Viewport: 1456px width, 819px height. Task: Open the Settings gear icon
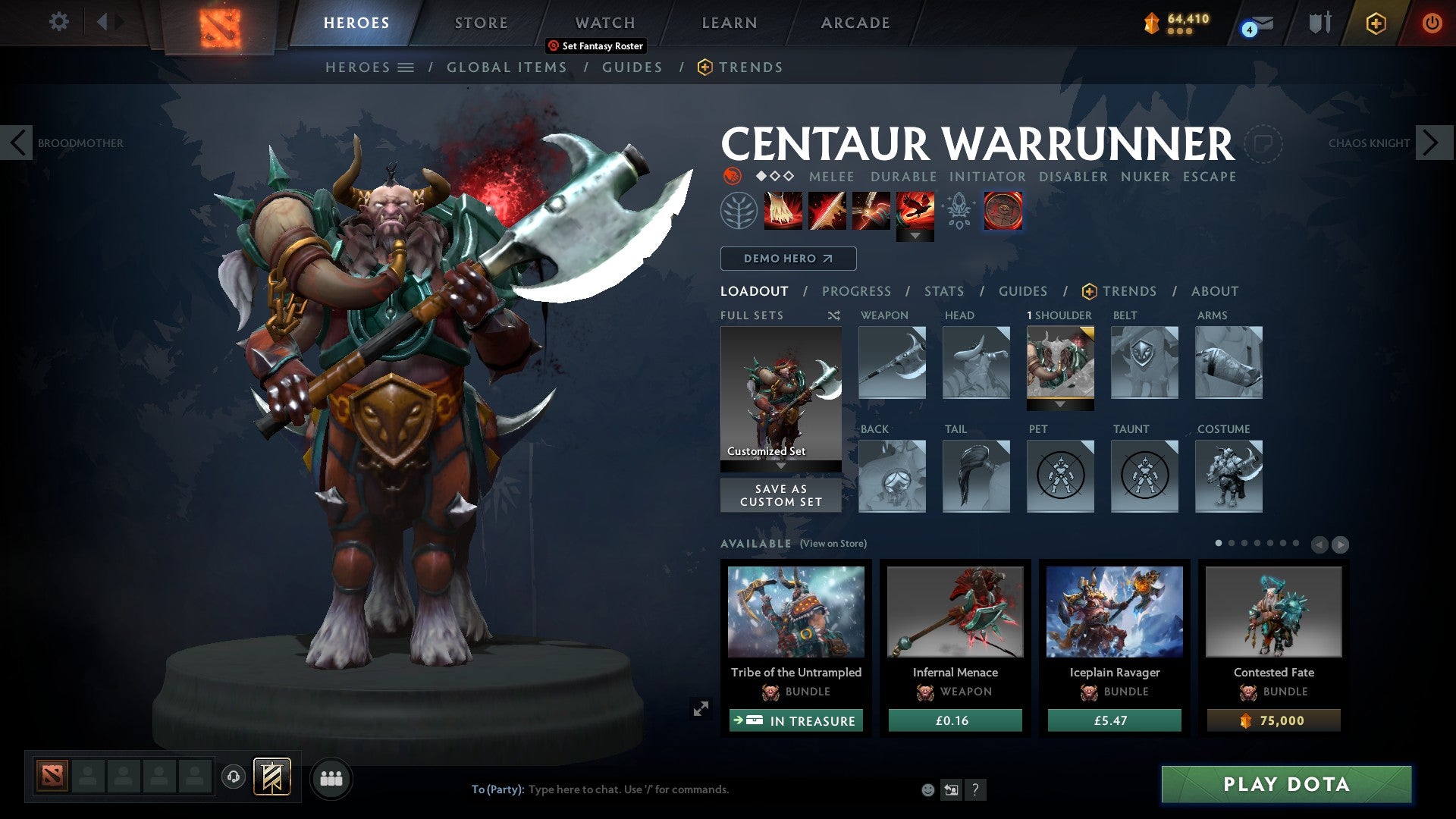[x=58, y=22]
